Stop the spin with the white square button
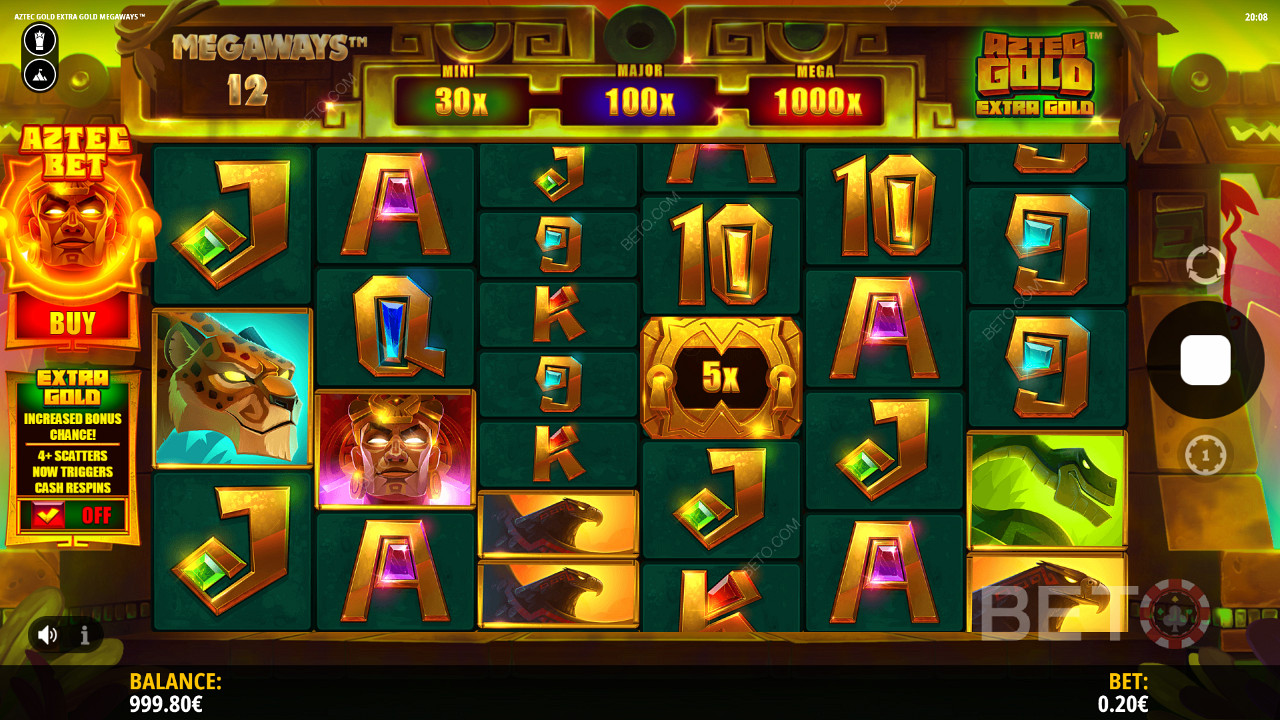Screen dimensions: 1280x720 tap(1205, 360)
